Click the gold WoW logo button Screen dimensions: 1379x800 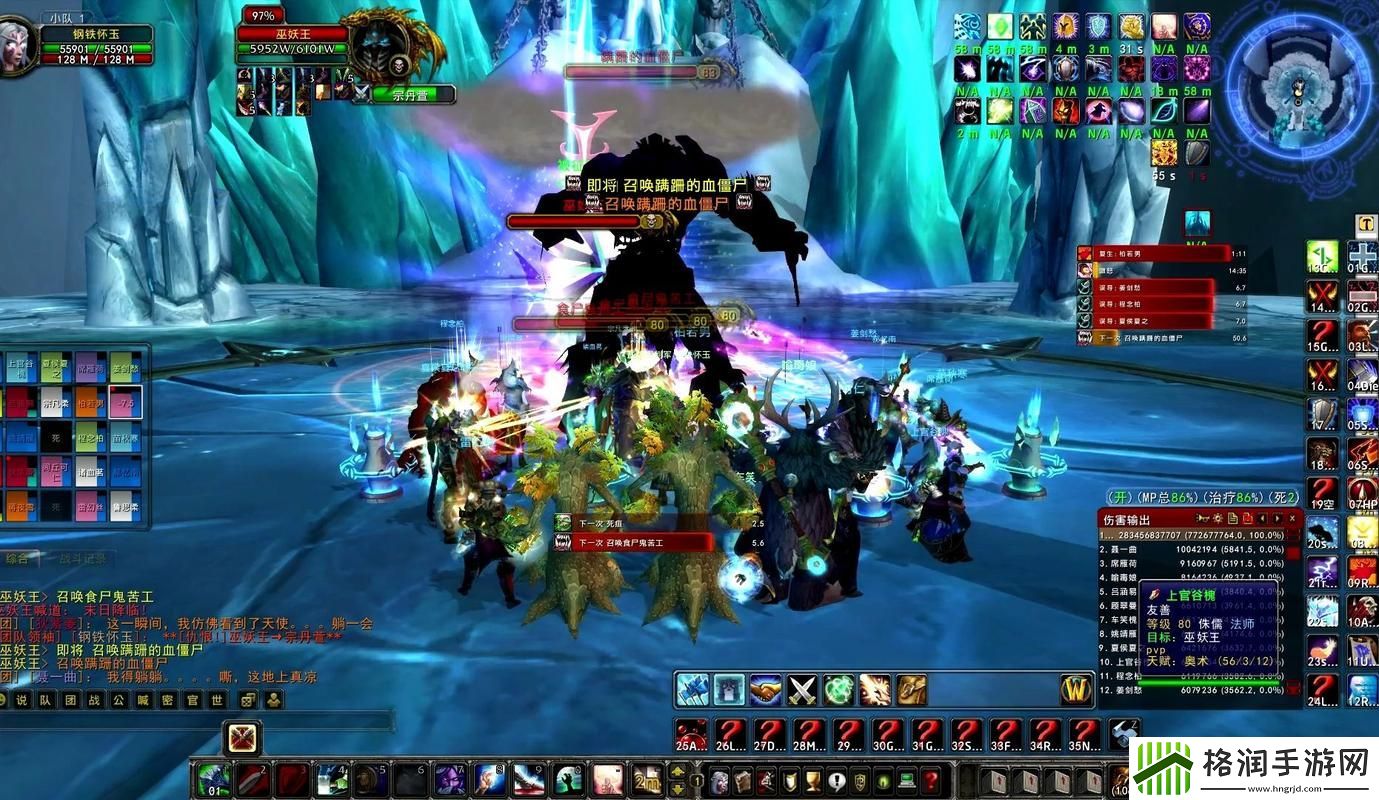(1076, 689)
